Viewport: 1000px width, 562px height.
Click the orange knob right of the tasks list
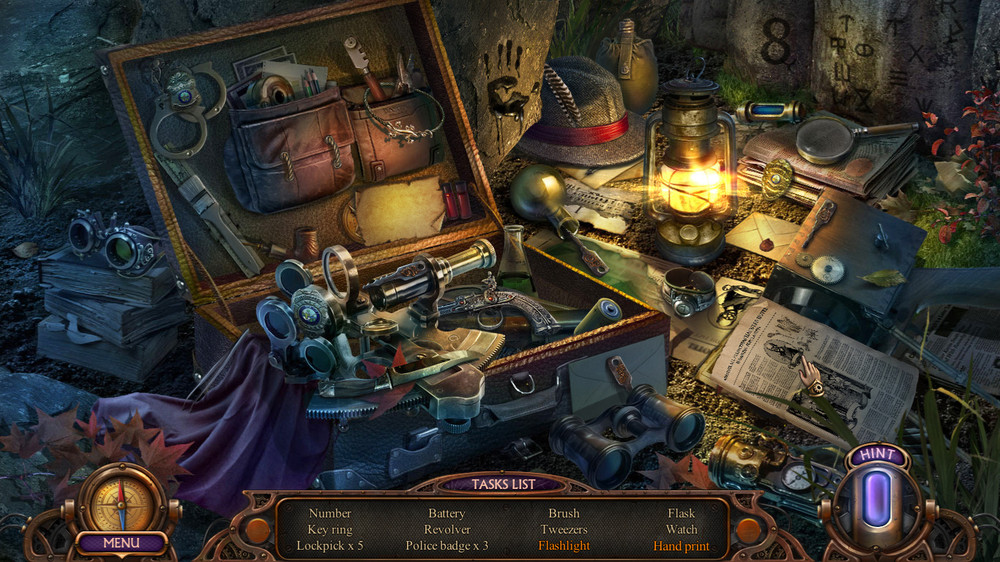(748, 529)
